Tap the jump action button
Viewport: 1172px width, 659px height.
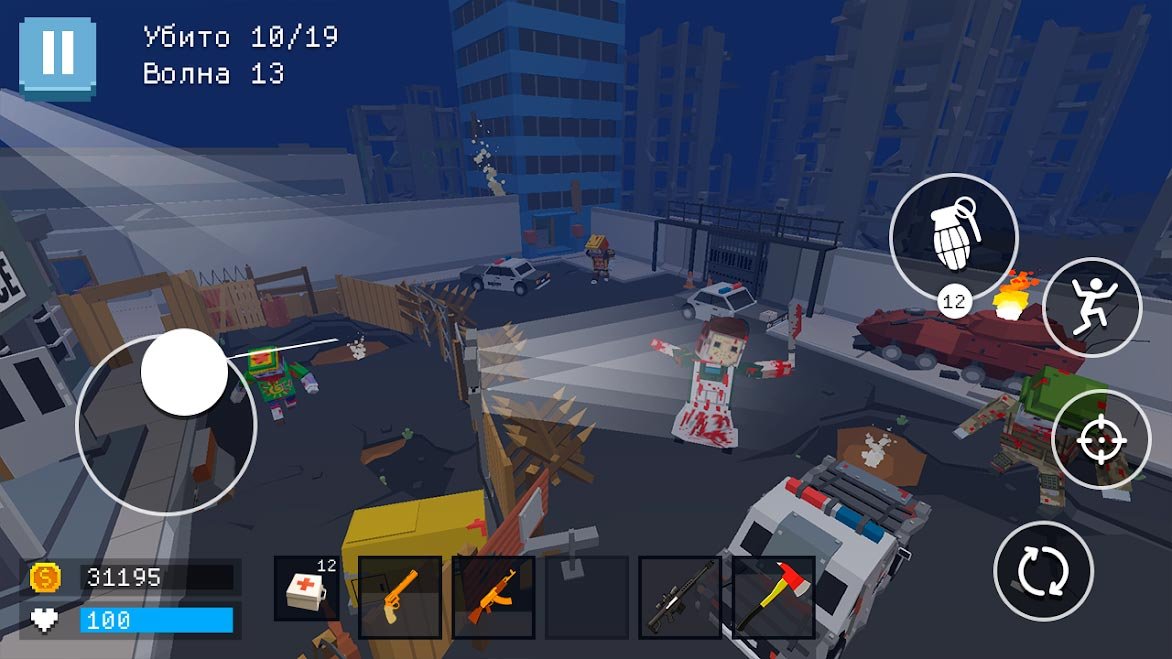[x=1092, y=307]
